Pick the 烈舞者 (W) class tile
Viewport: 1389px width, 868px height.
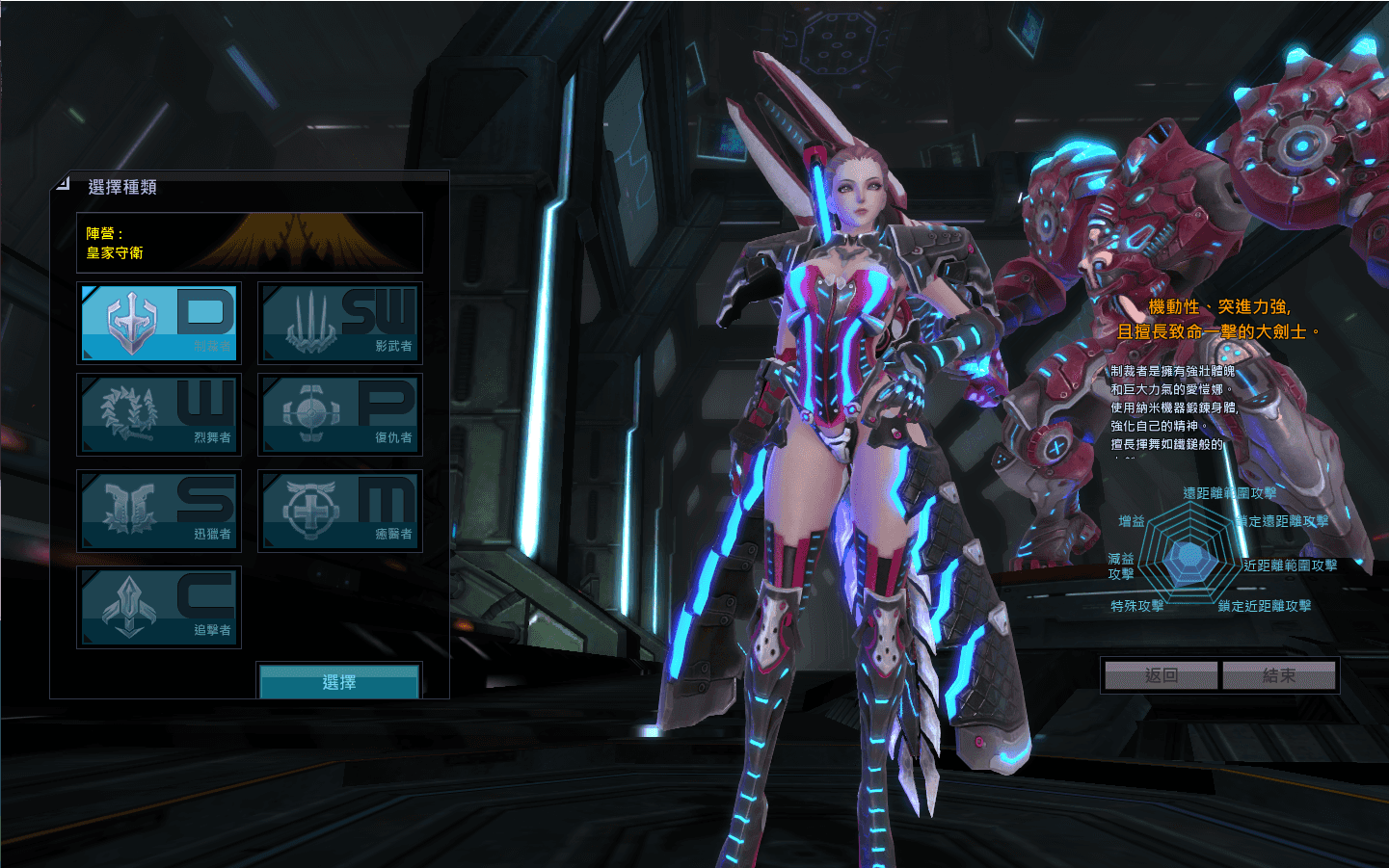coord(159,414)
